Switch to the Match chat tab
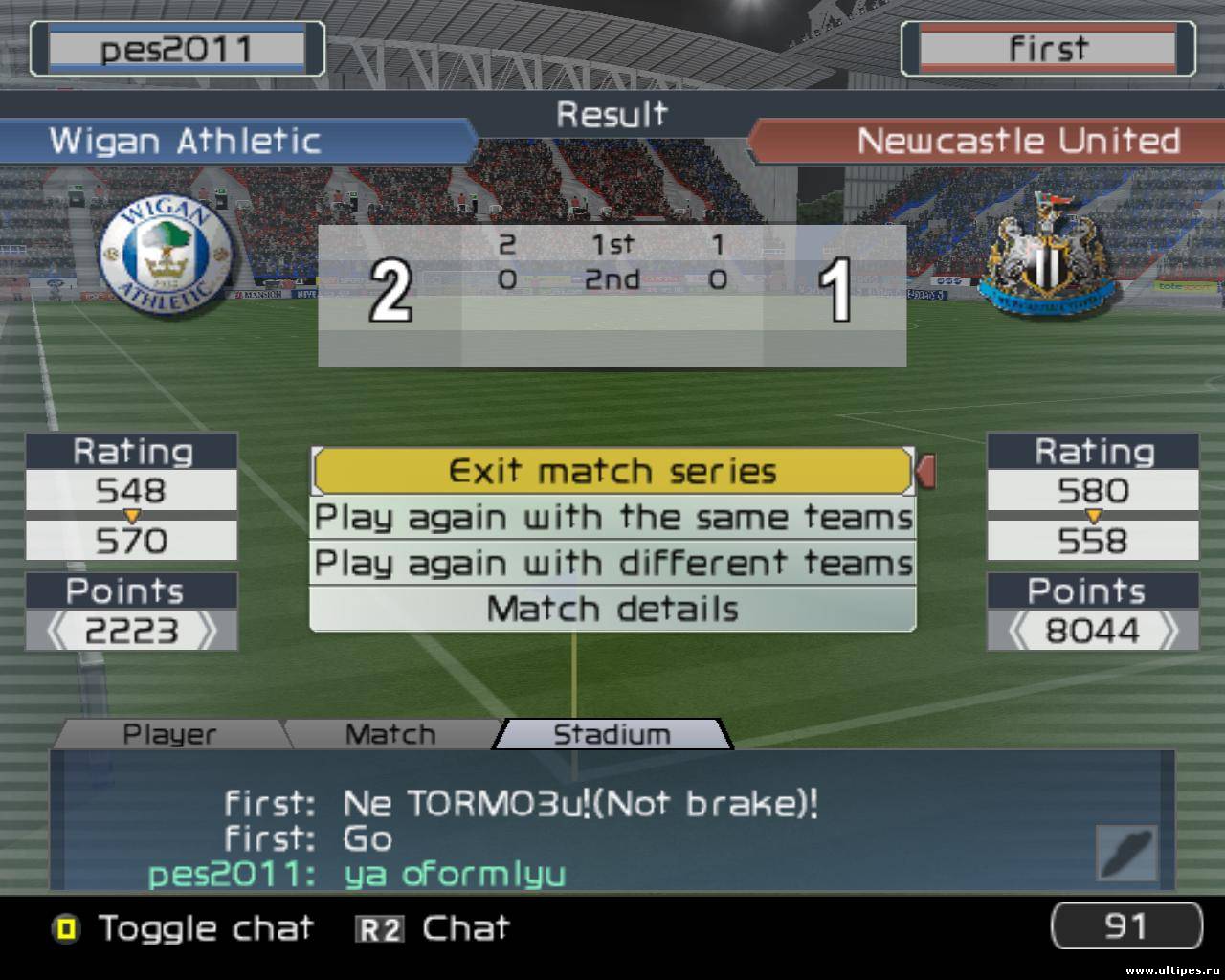This screenshot has height=980, width=1225. point(390,734)
